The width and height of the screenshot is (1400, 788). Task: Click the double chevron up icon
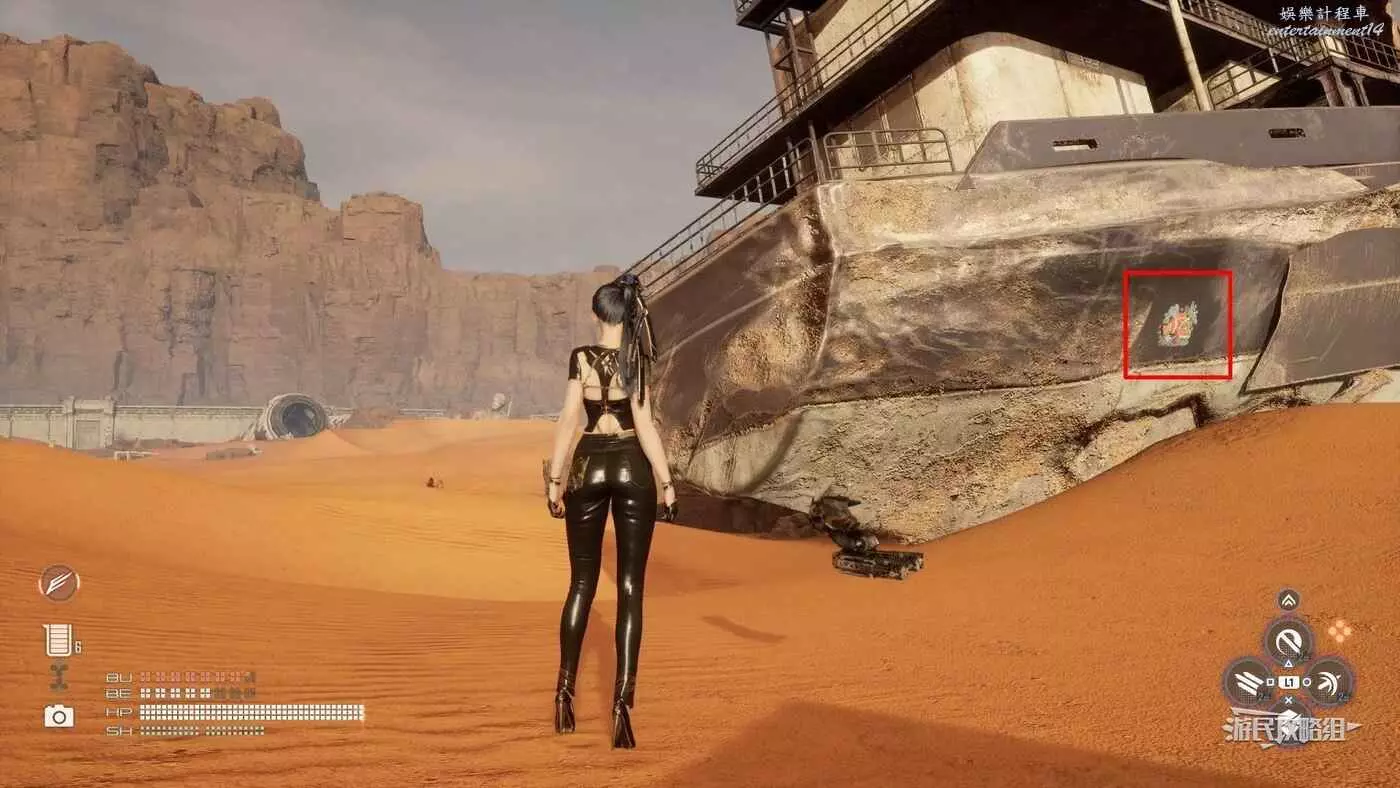pos(1289,600)
